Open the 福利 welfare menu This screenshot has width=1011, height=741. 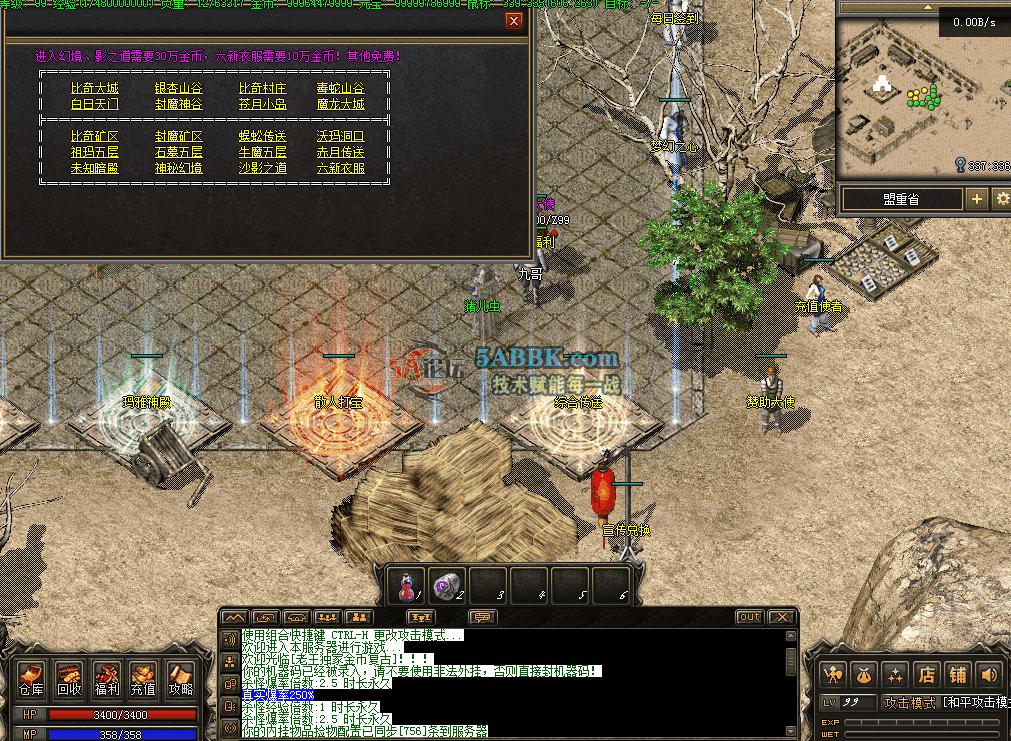click(106, 679)
